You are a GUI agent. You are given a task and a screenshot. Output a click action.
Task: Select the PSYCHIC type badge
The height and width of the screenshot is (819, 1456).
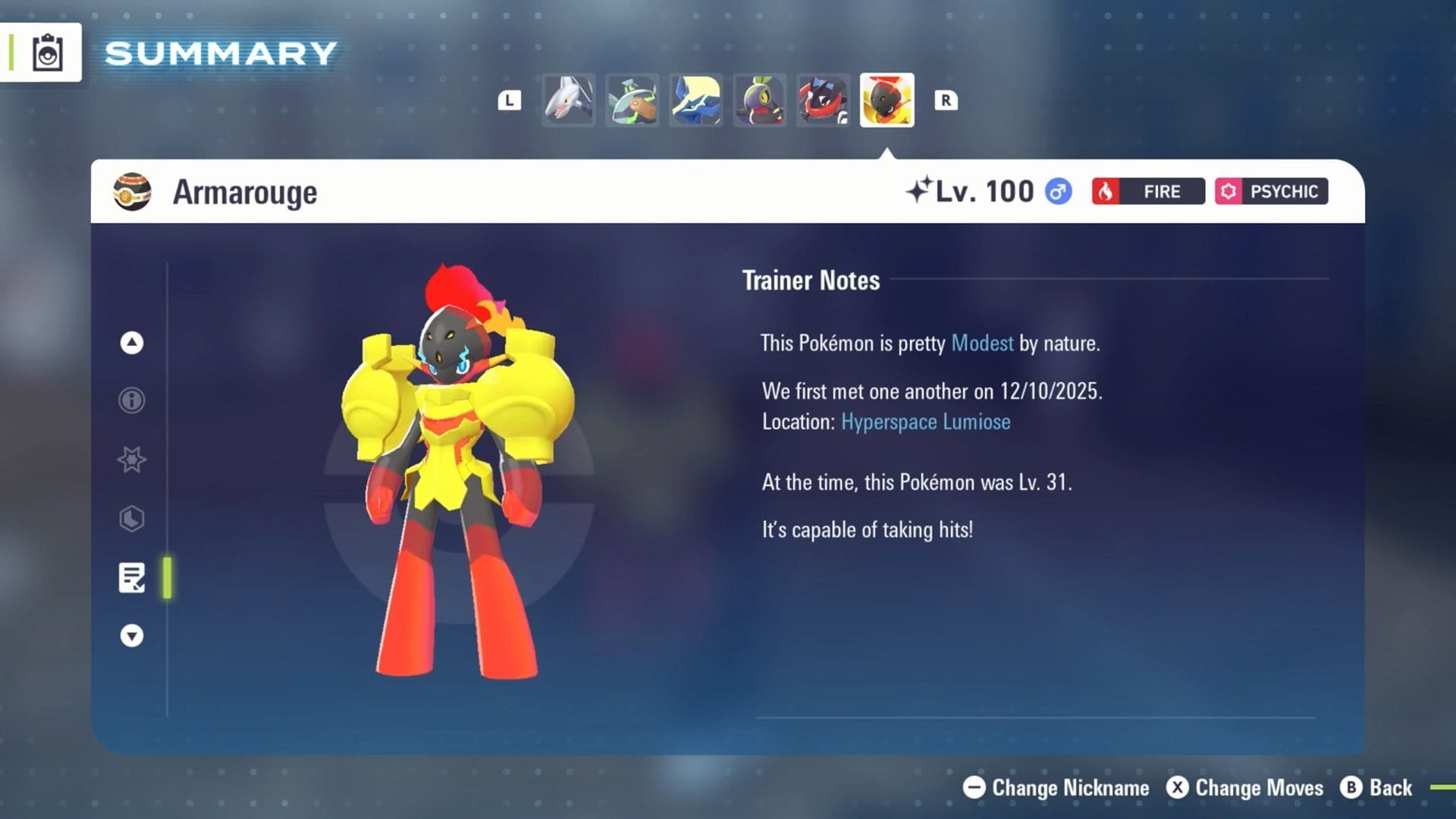1271,191
